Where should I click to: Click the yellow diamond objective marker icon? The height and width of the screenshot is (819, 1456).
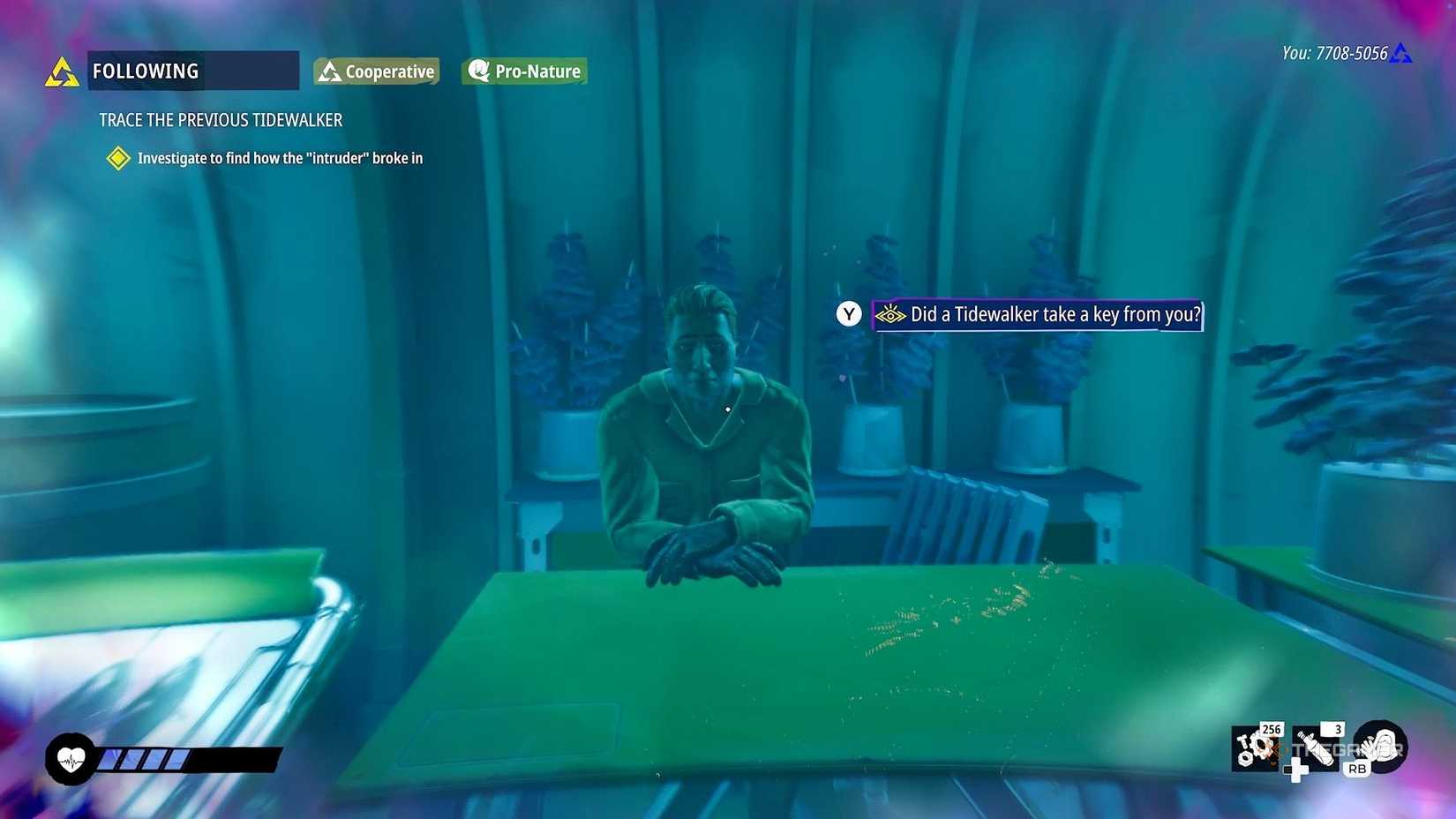tap(117, 159)
